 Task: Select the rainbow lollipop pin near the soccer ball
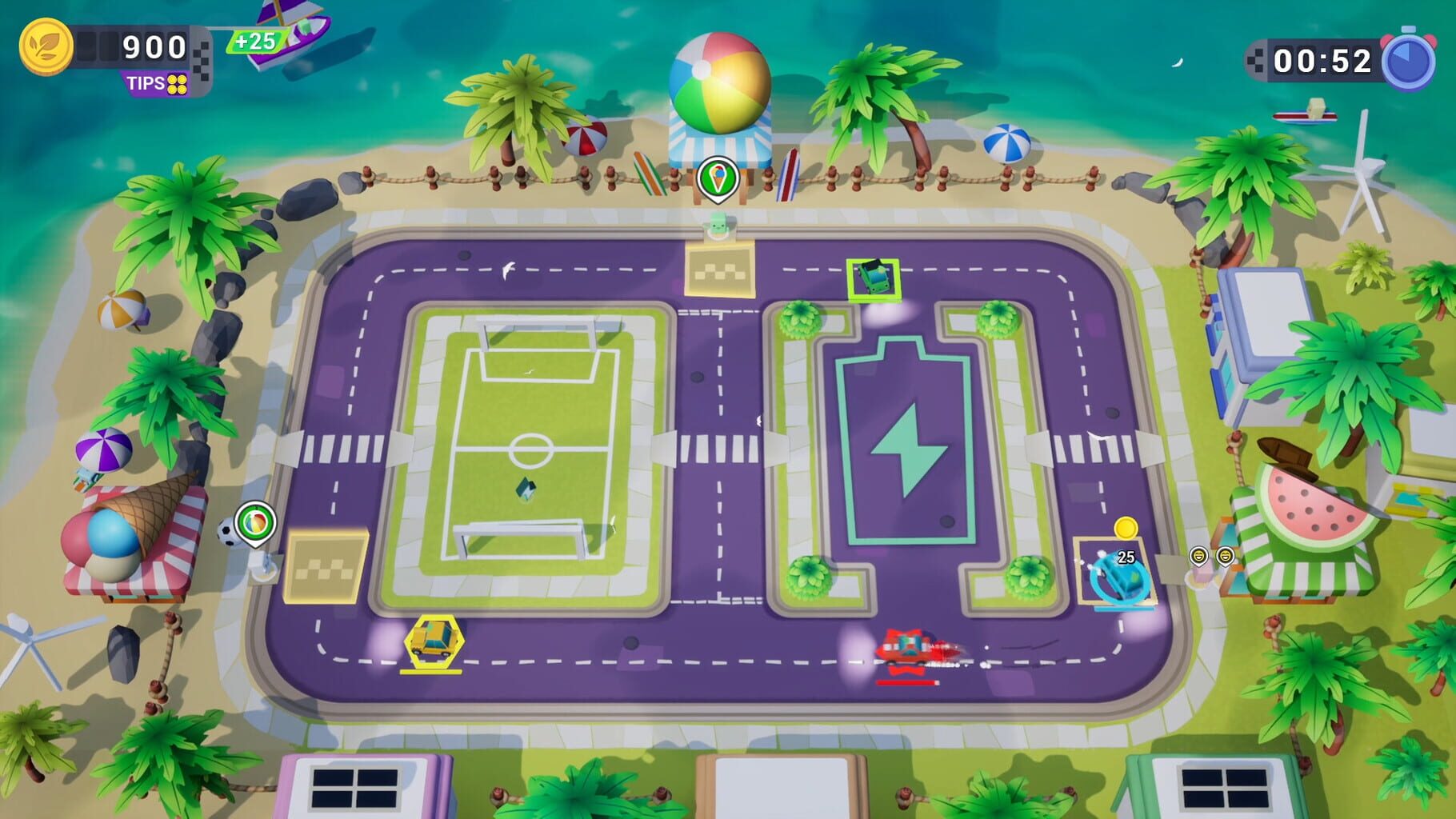pyautogui.click(x=256, y=521)
